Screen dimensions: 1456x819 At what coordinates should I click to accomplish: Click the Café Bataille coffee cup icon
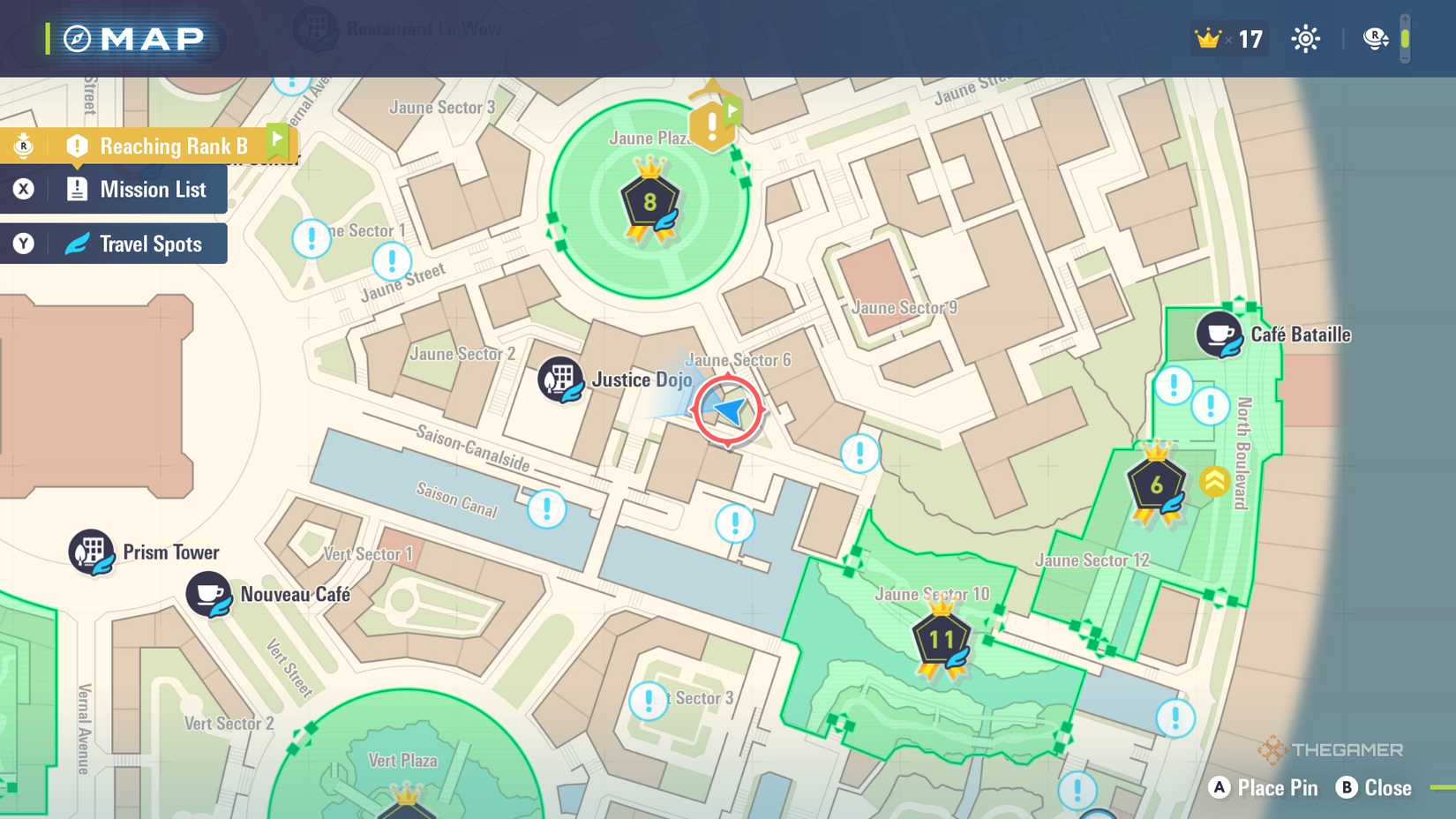coord(1220,334)
